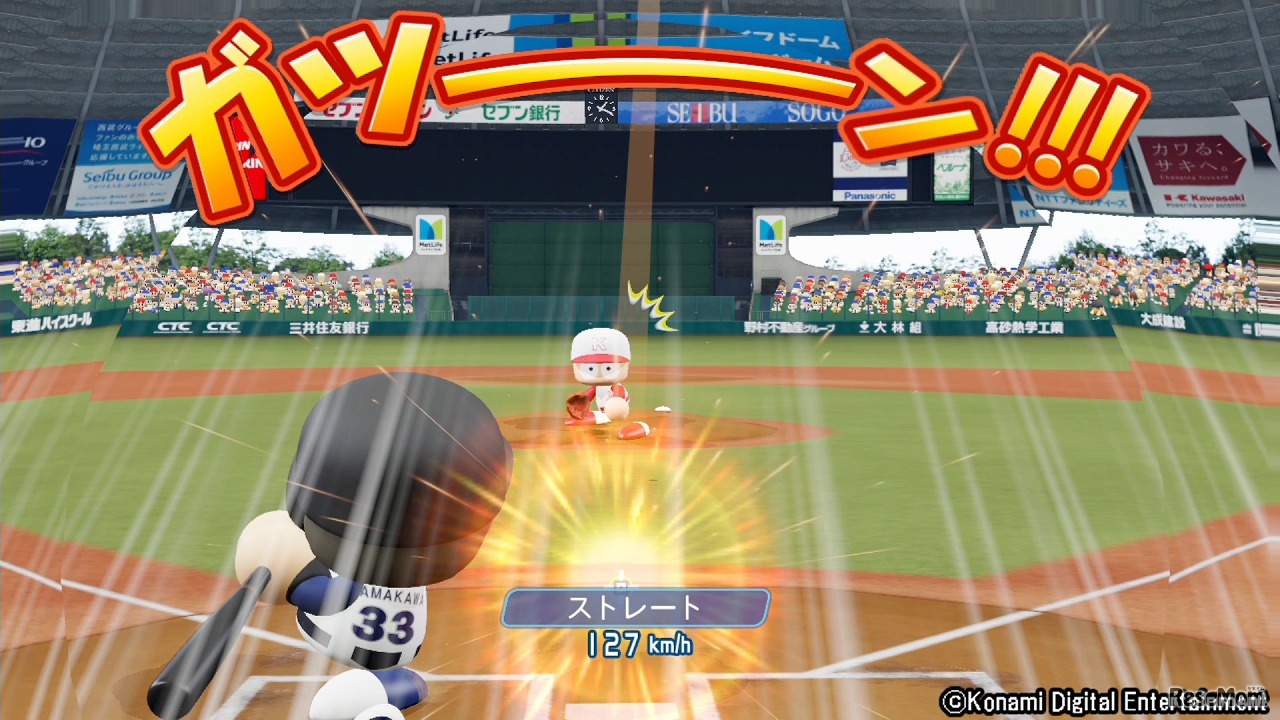Select the セブン銀行 advertisement board
The width and height of the screenshot is (1280, 720).
520,112
